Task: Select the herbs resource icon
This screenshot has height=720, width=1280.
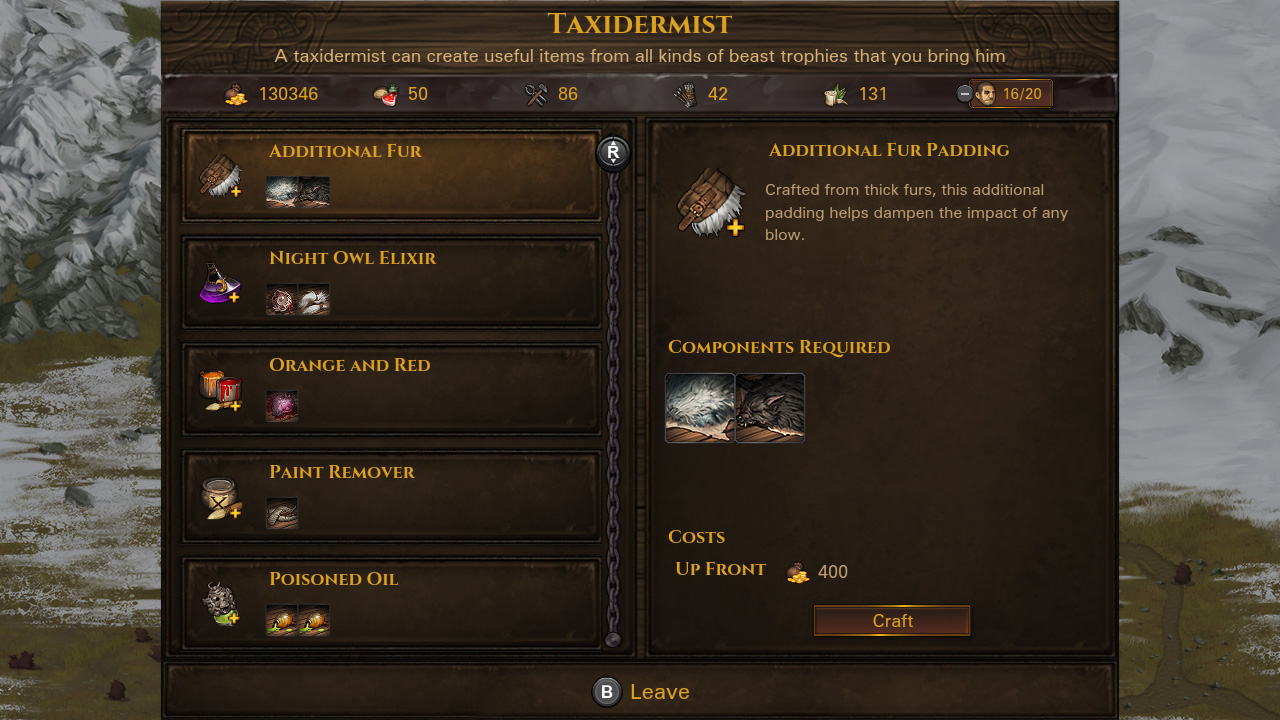Action: (835, 93)
